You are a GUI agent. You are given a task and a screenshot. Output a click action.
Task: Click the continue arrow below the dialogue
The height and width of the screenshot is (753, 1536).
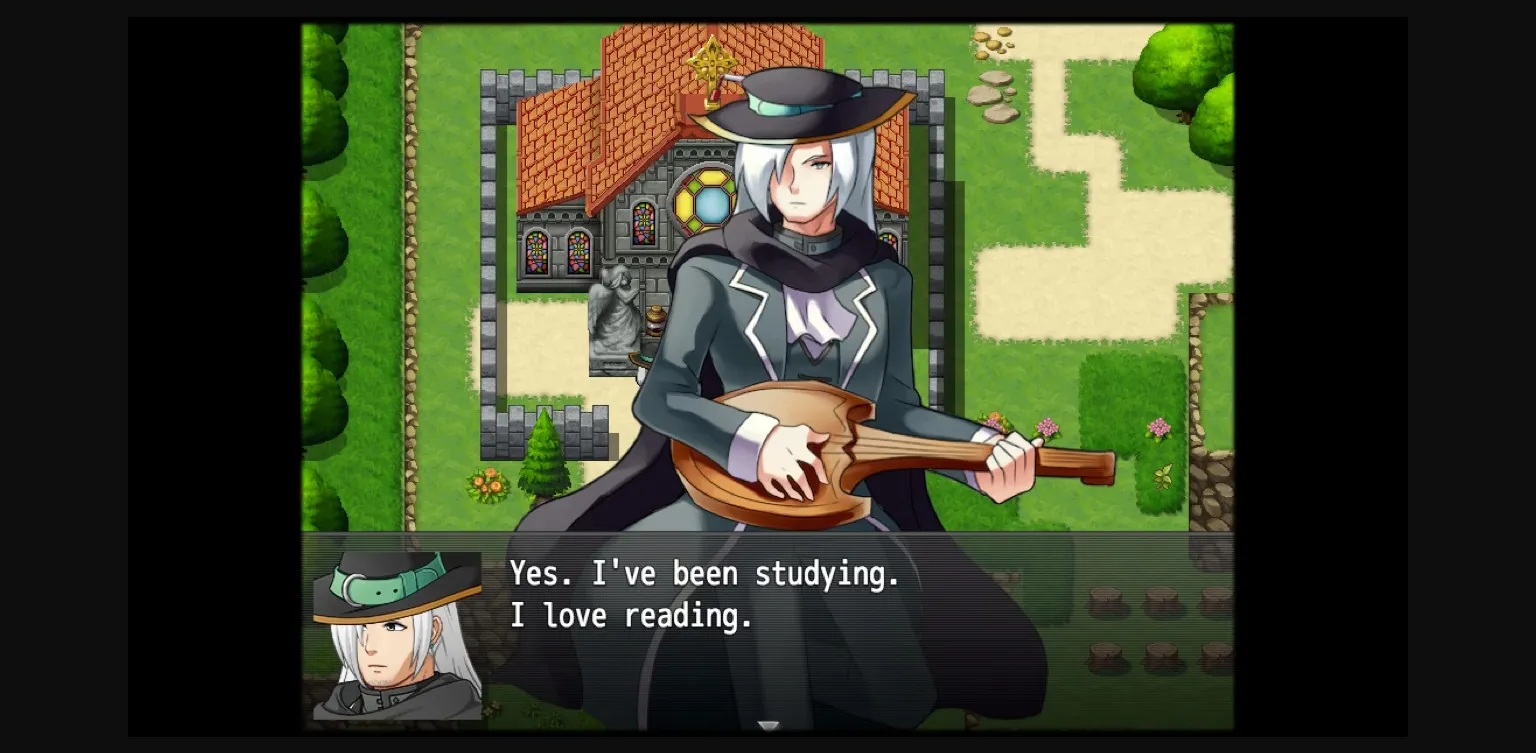point(770,726)
